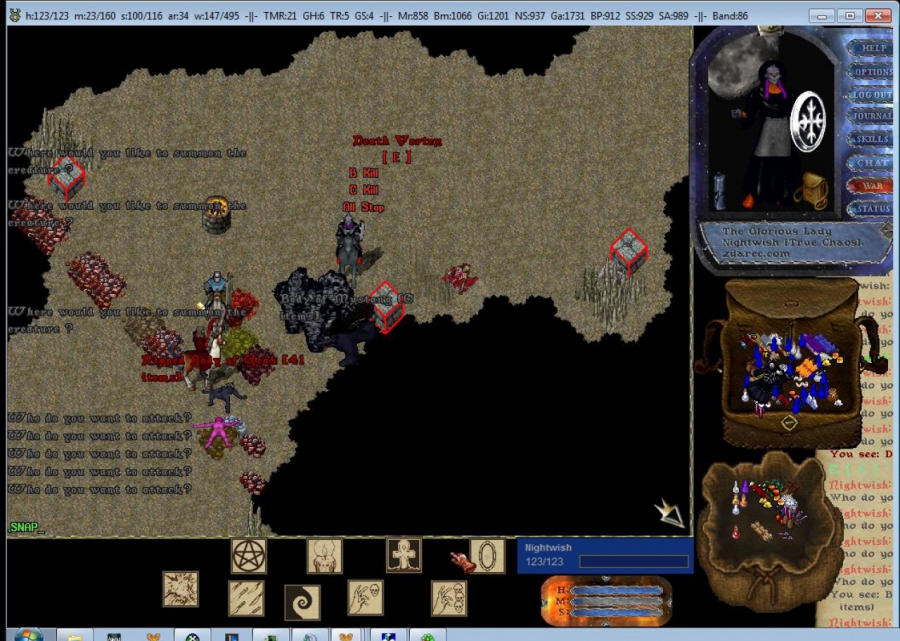Viewport: 900px width, 641px height.
Task: Cast the candle spell icon
Action: point(325,556)
